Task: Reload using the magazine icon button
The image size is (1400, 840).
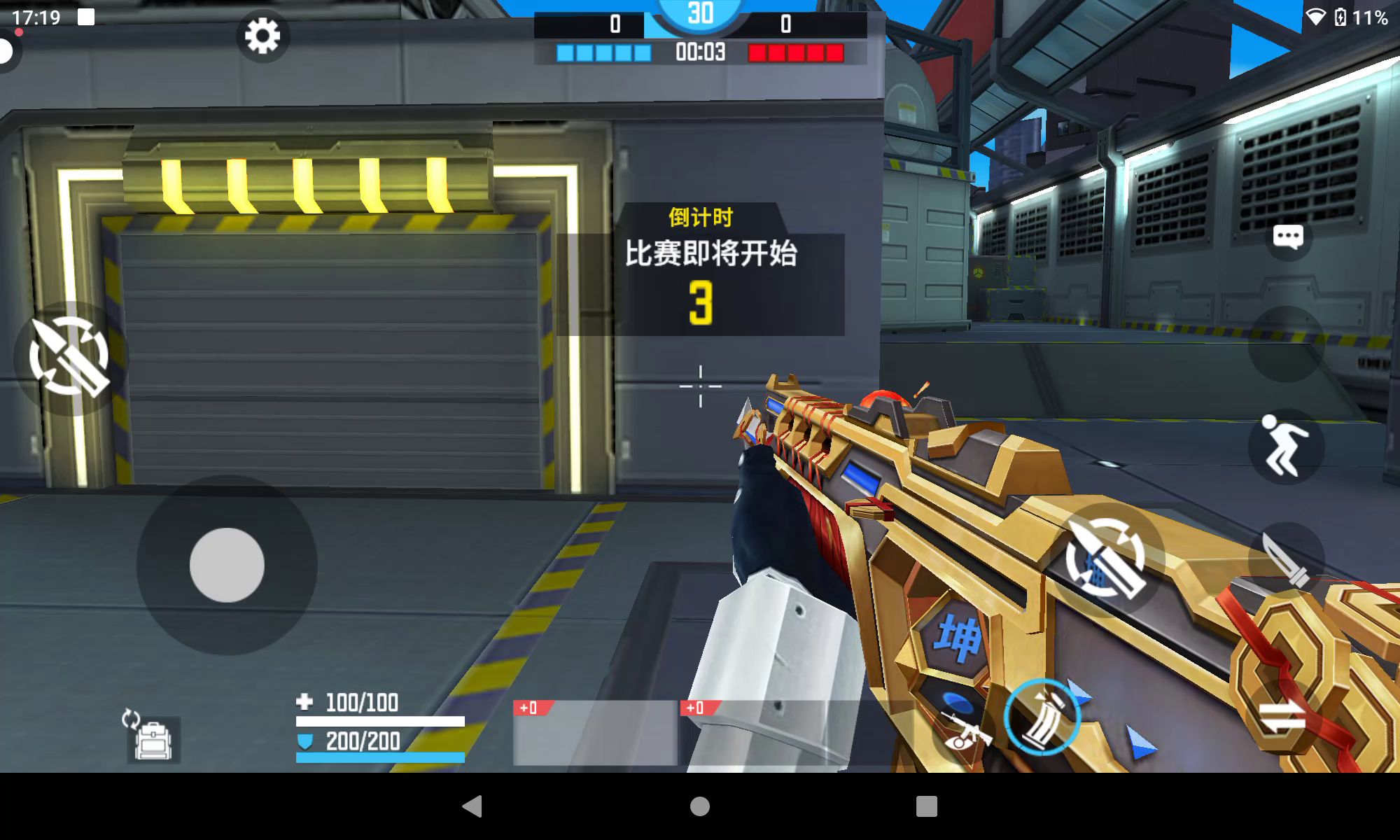Action: coord(1042,717)
